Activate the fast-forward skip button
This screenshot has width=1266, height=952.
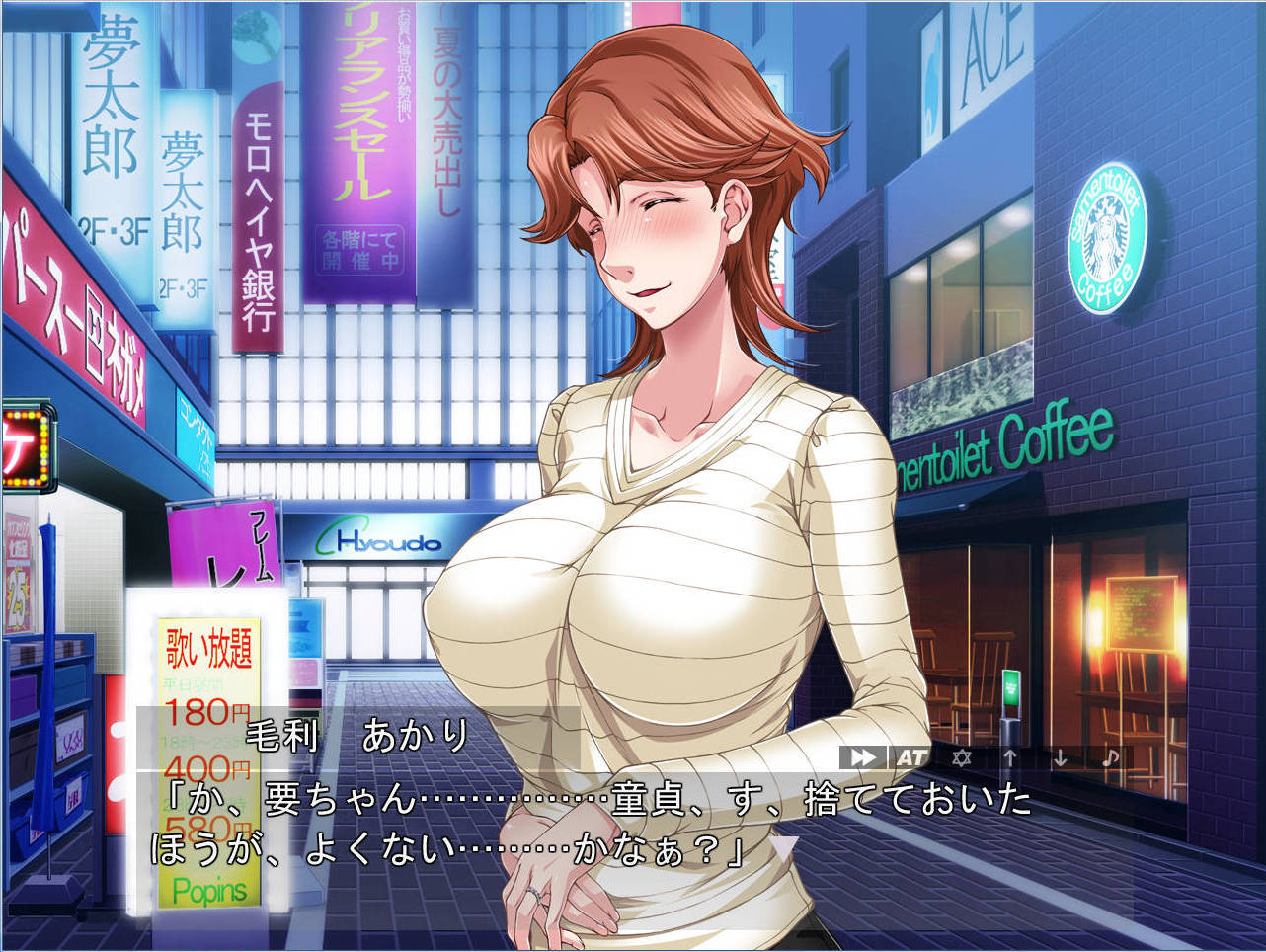[x=863, y=757]
